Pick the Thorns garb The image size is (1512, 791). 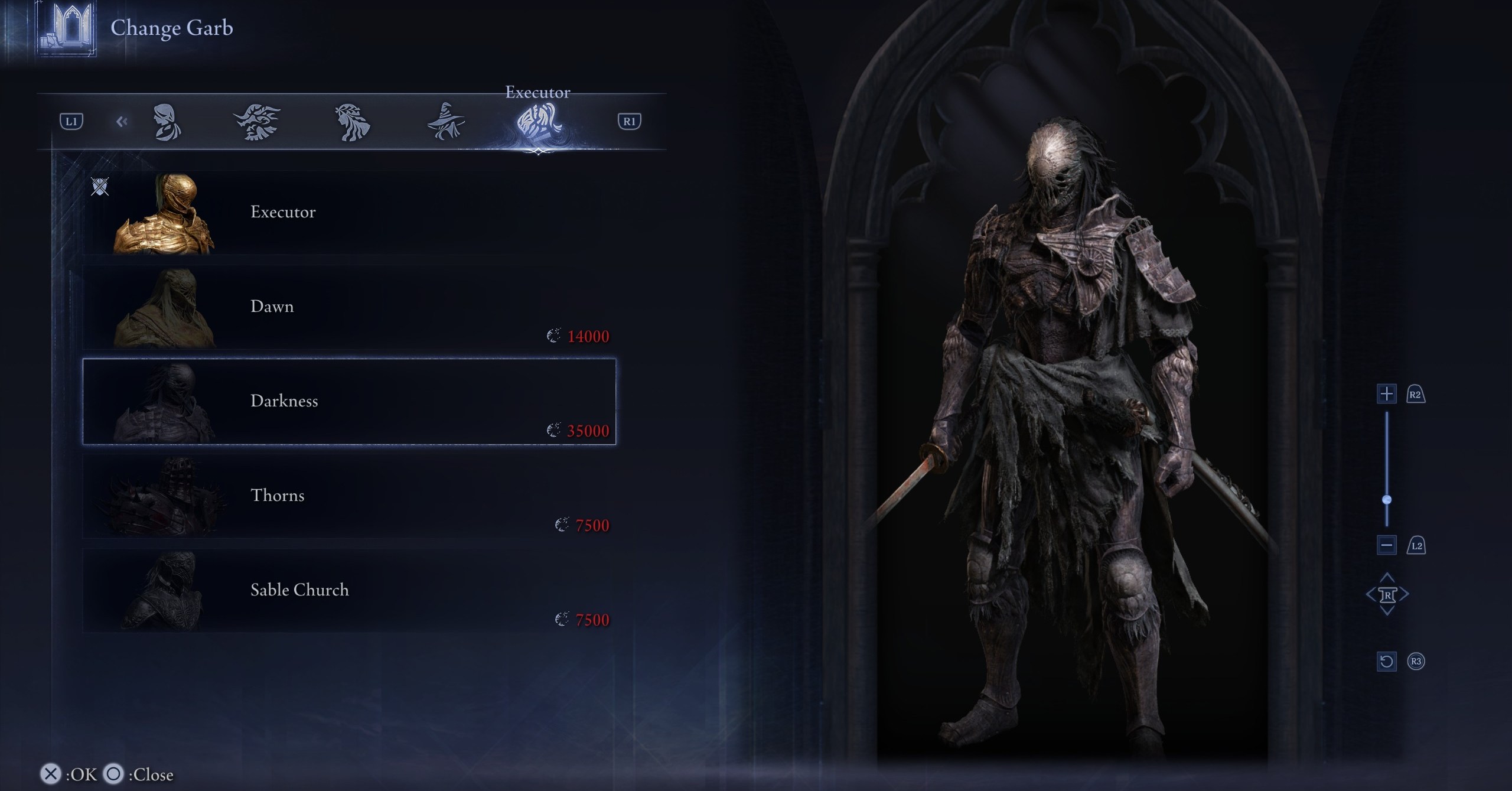[348, 496]
